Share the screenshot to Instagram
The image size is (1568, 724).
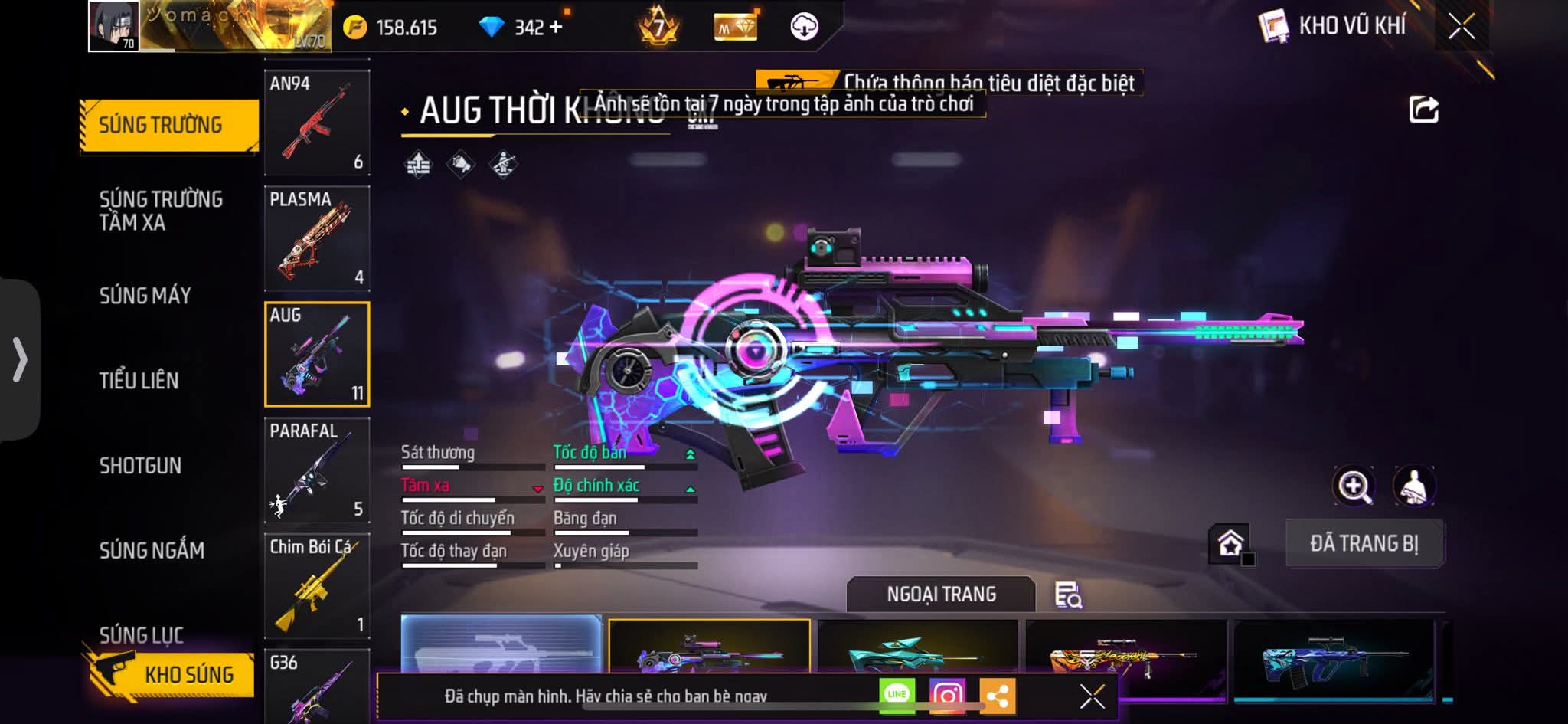947,696
